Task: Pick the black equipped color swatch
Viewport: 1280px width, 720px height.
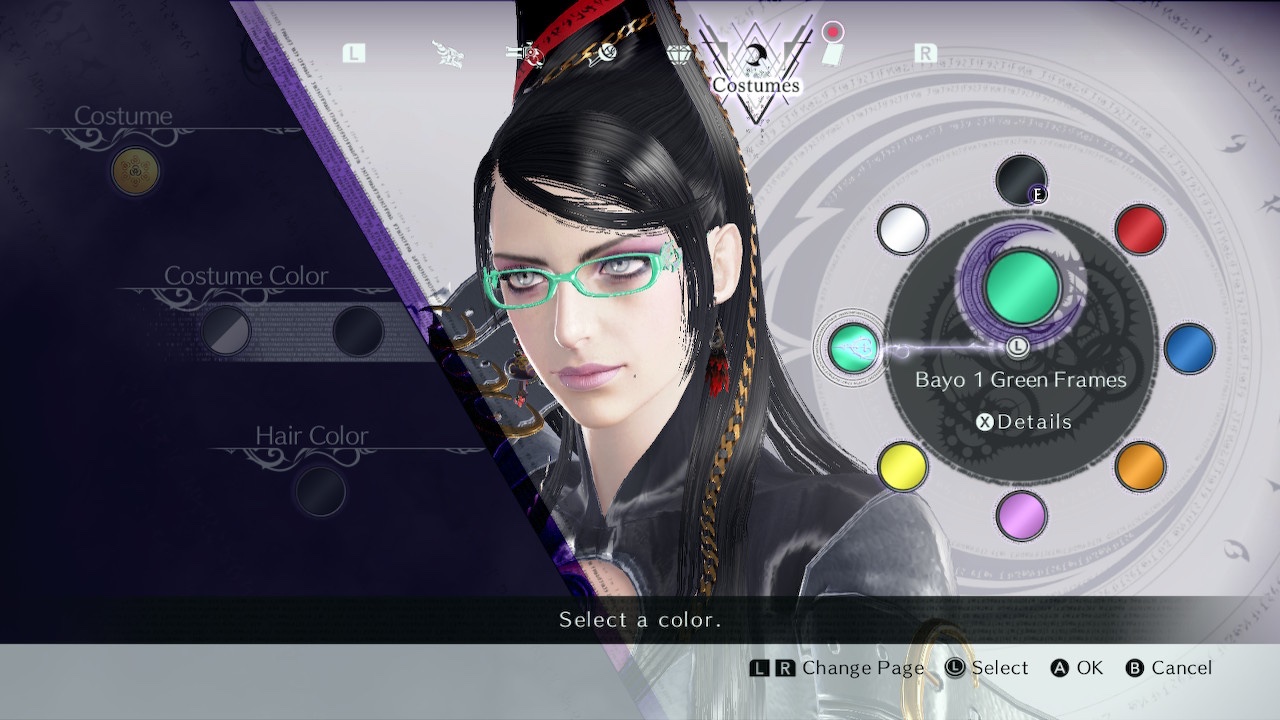Action: click(1021, 180)
